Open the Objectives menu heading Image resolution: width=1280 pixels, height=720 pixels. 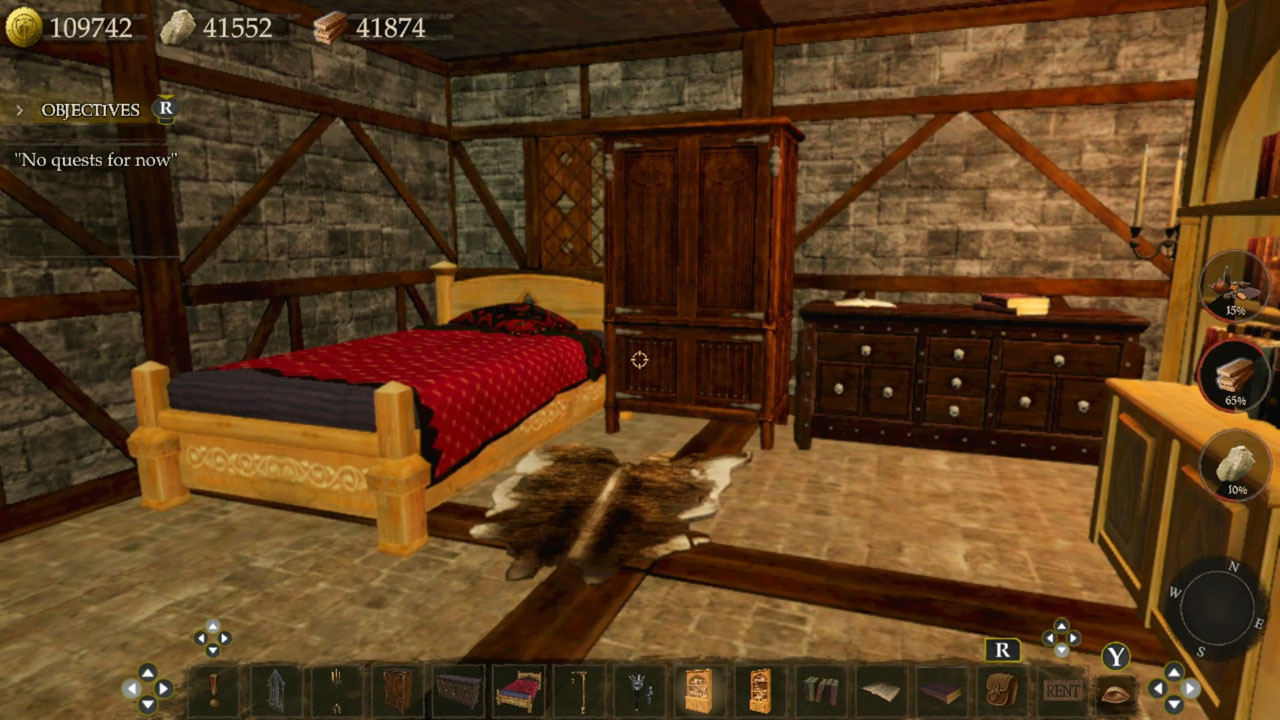[90, 110]
